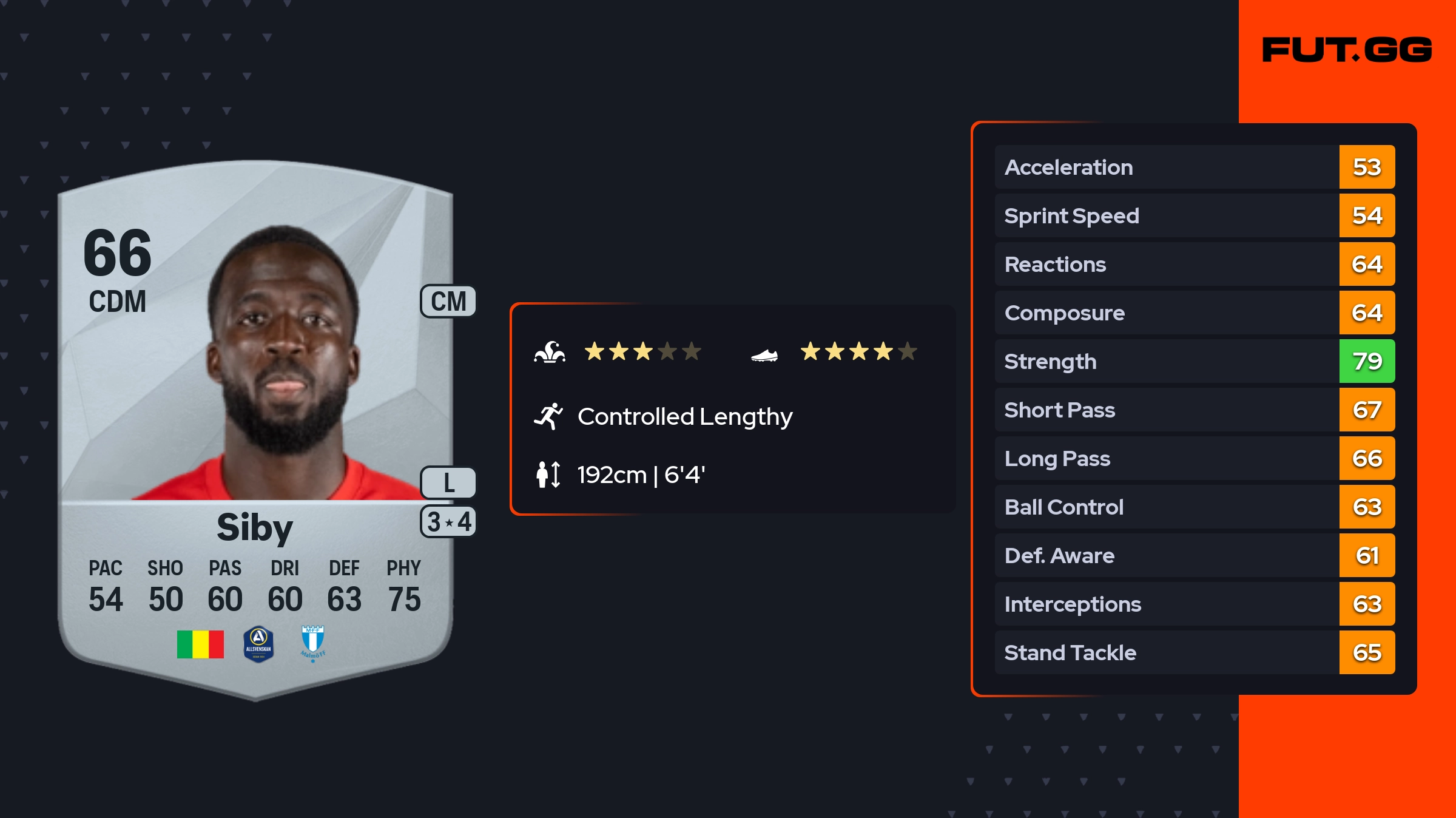Select the Short Pass stat row

click(1194, 410)
